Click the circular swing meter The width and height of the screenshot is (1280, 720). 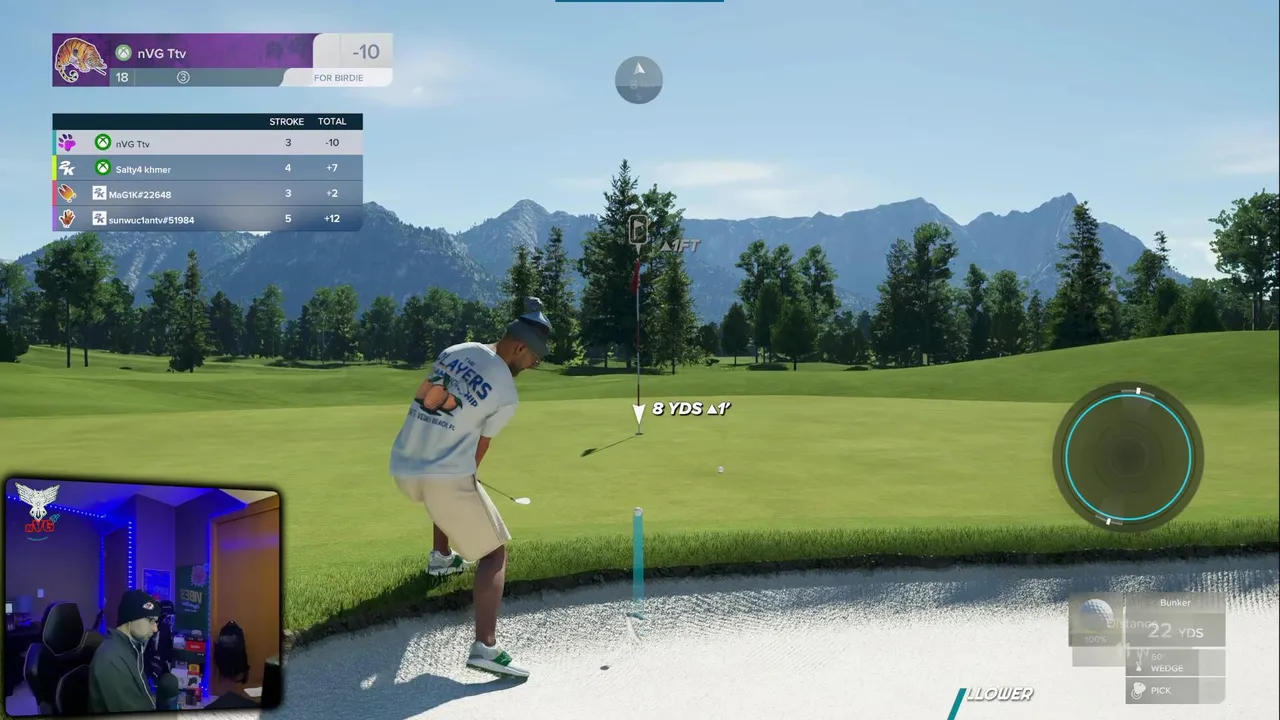[x=1128, y=457]
